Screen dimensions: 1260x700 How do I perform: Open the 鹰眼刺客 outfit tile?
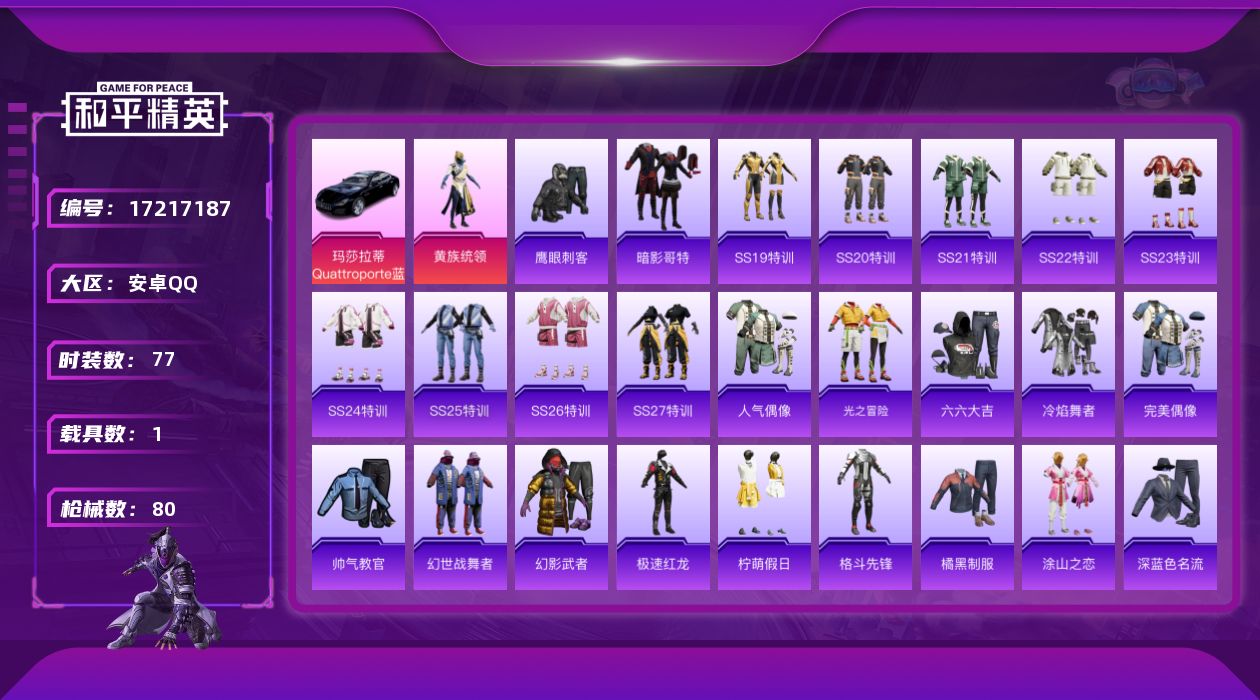(561, 211)
